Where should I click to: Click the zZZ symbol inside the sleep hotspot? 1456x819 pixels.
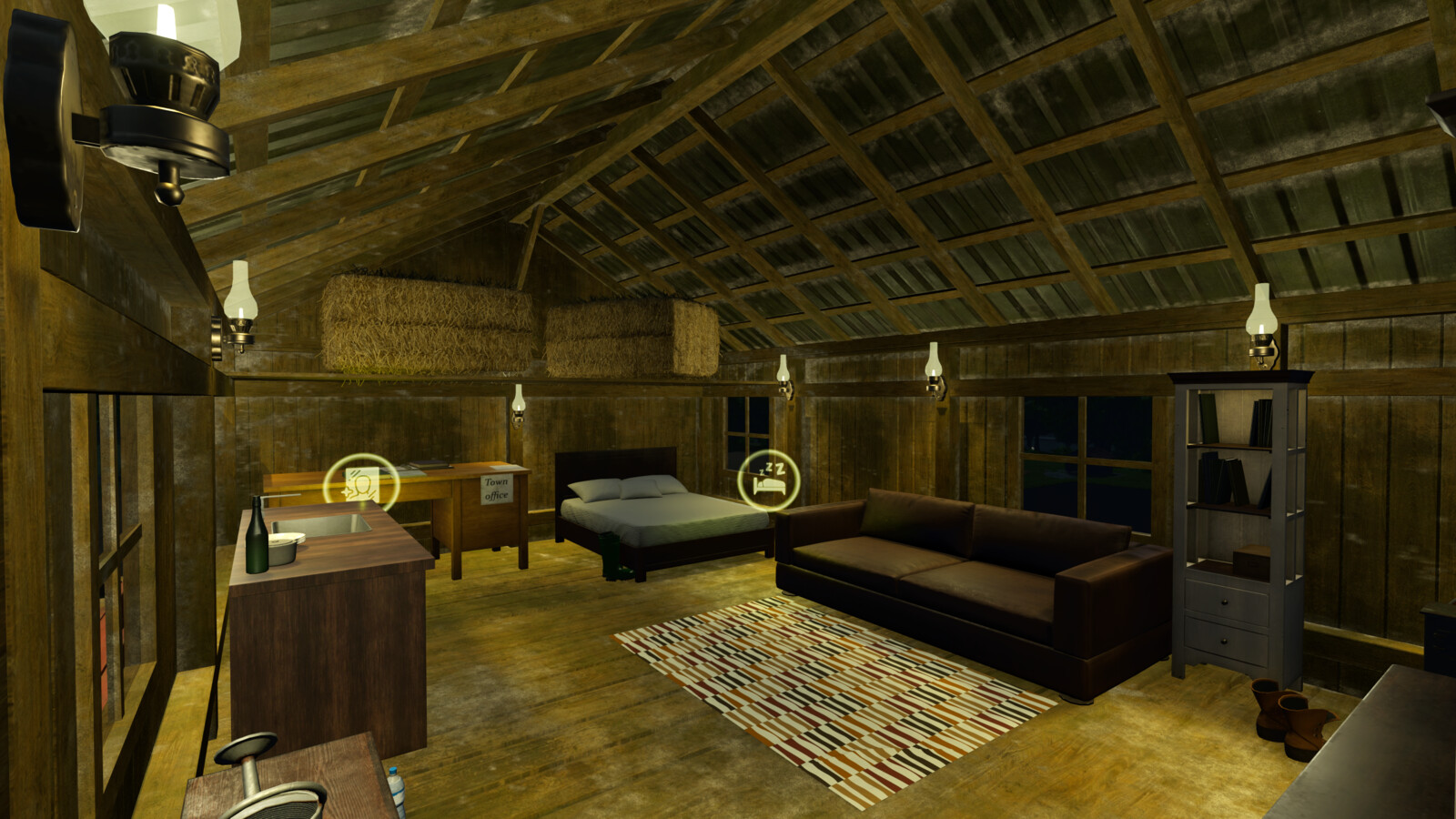pyautogui.click(x=770, y=467)
